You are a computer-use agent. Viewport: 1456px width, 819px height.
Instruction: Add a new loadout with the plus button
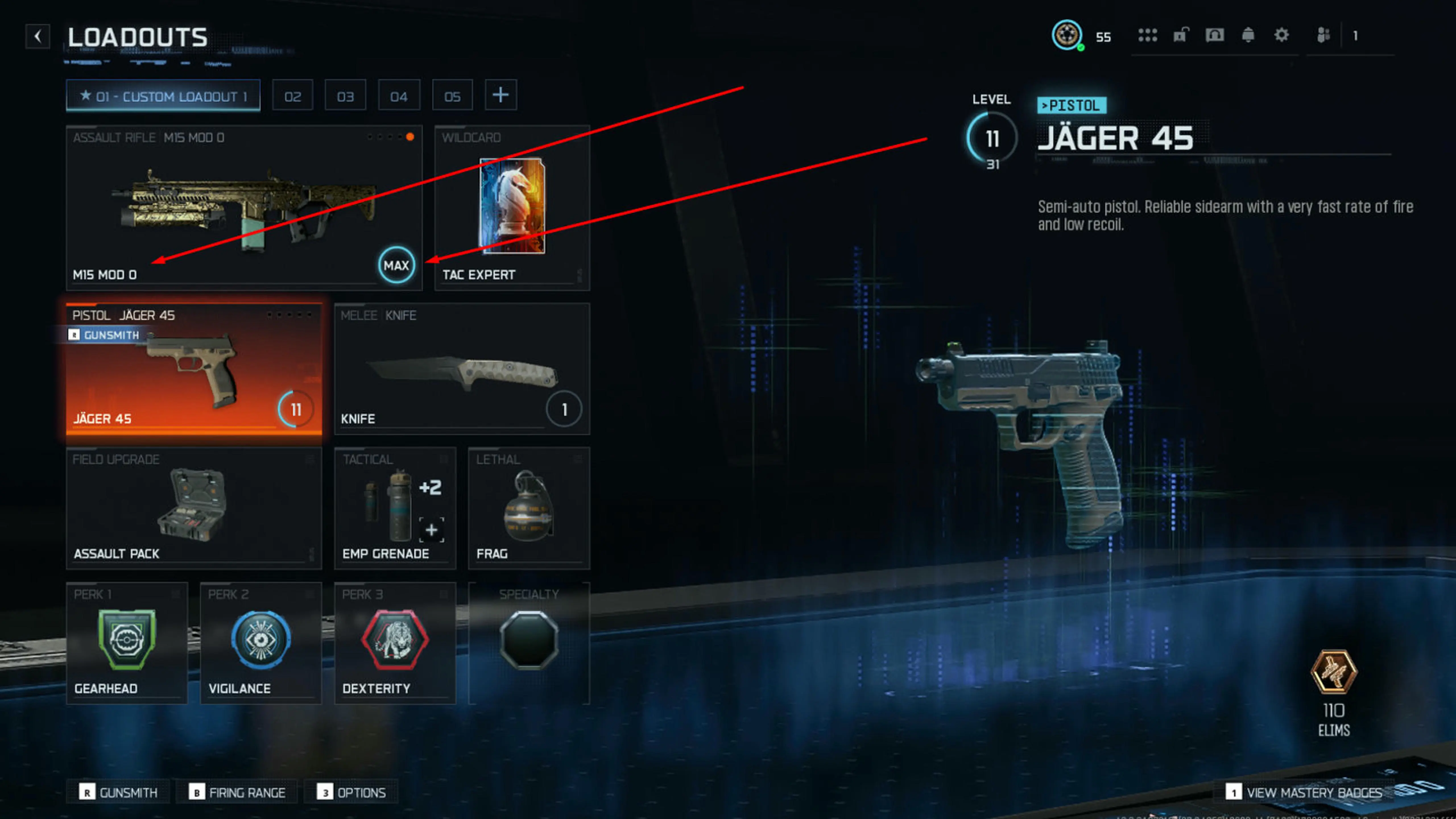501,96
